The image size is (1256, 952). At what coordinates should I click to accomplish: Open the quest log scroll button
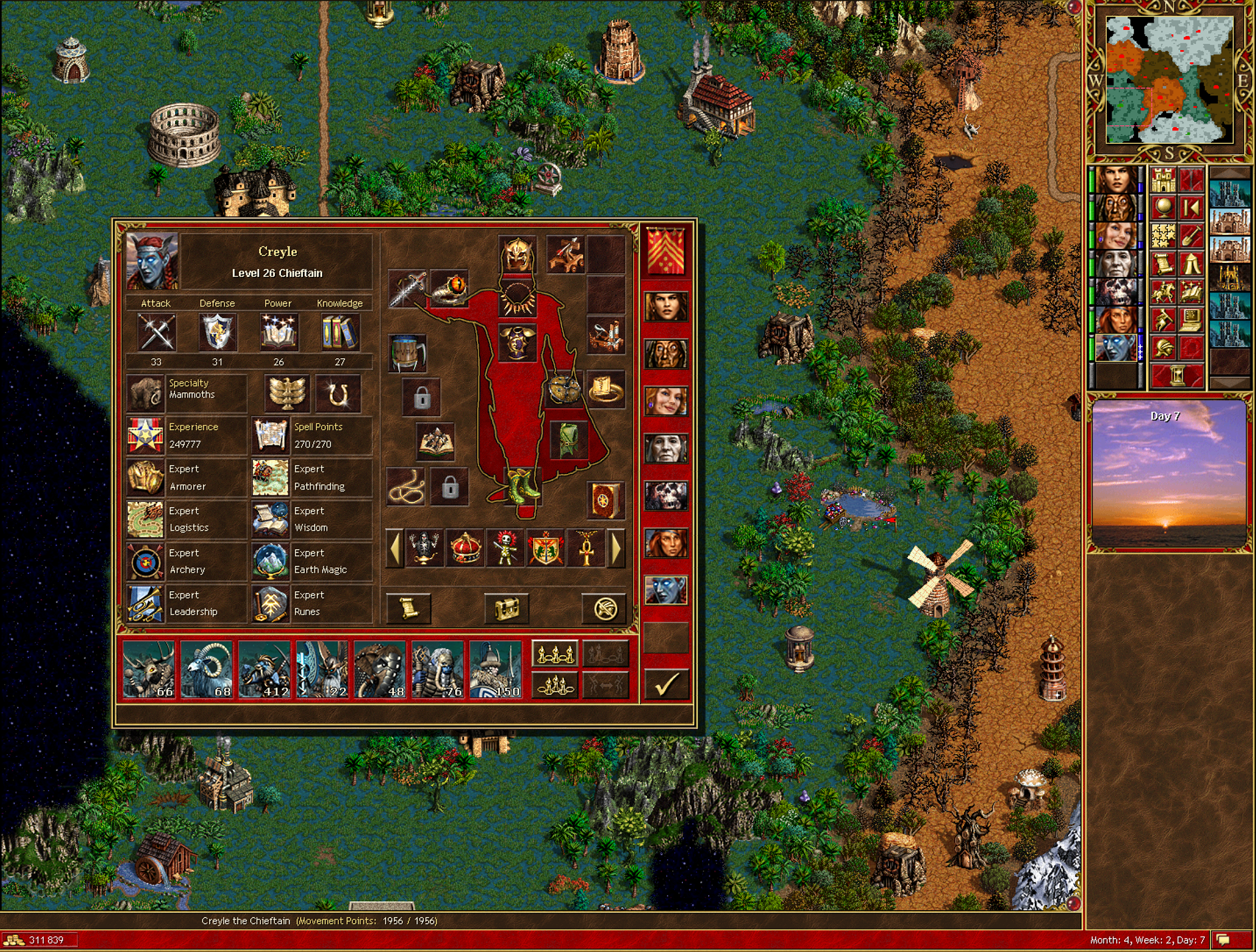click(x=409, y=608)
